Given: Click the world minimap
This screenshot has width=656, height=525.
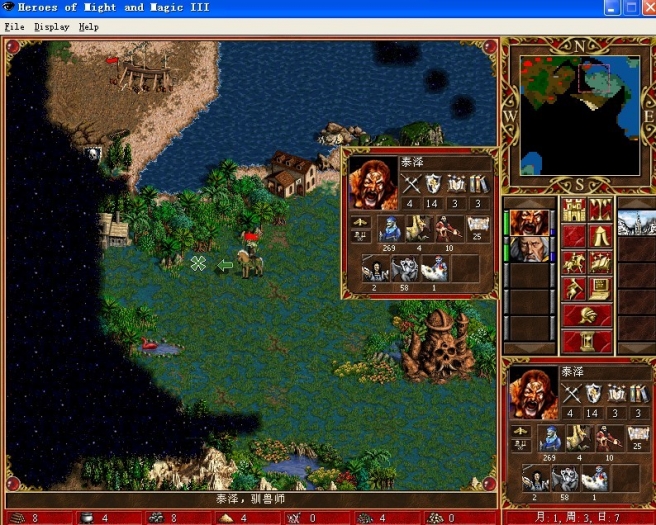Looking at the screenshot, I should 580,112.
